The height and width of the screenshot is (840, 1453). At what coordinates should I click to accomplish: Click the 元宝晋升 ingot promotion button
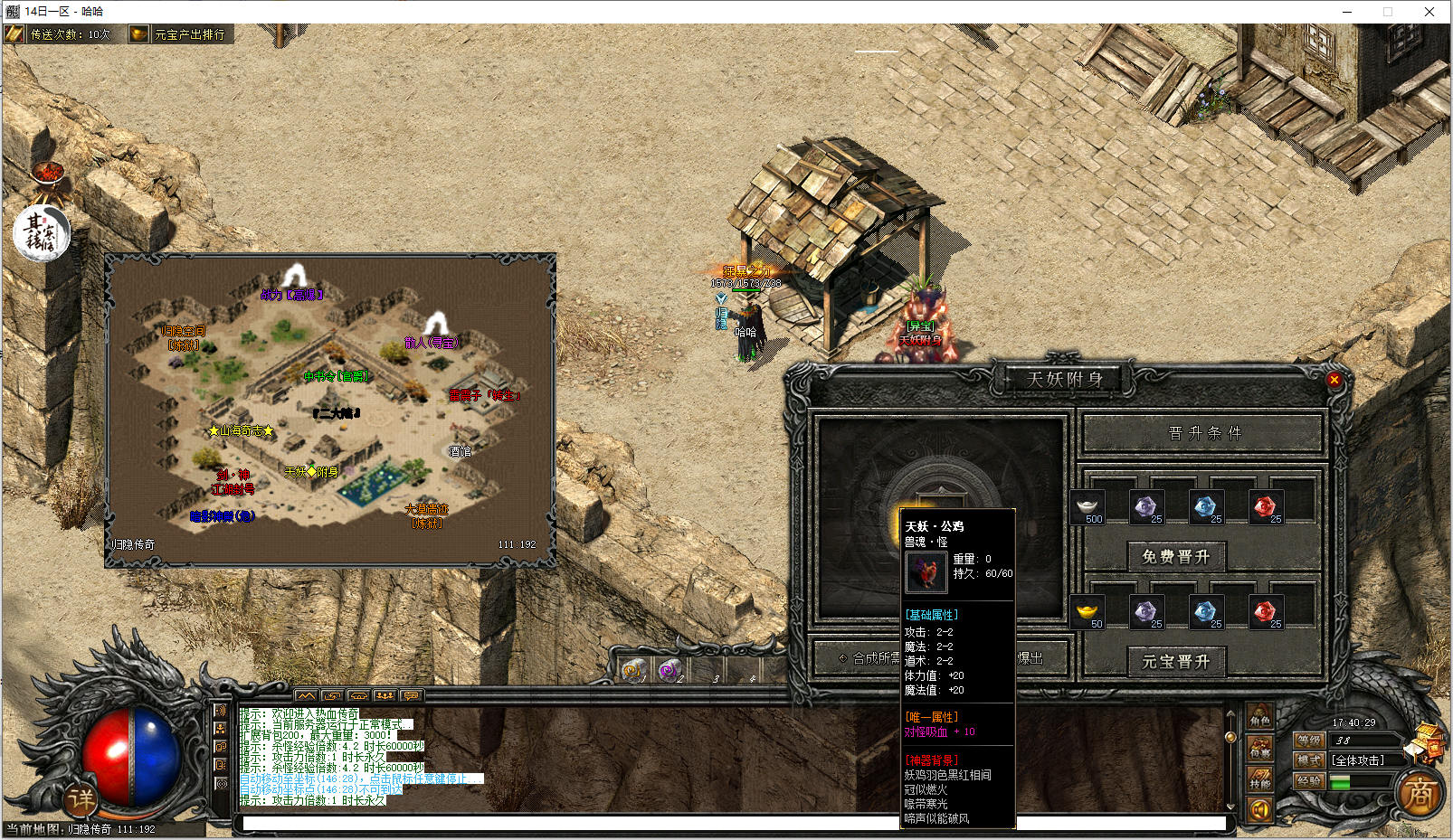point(1176,662)
